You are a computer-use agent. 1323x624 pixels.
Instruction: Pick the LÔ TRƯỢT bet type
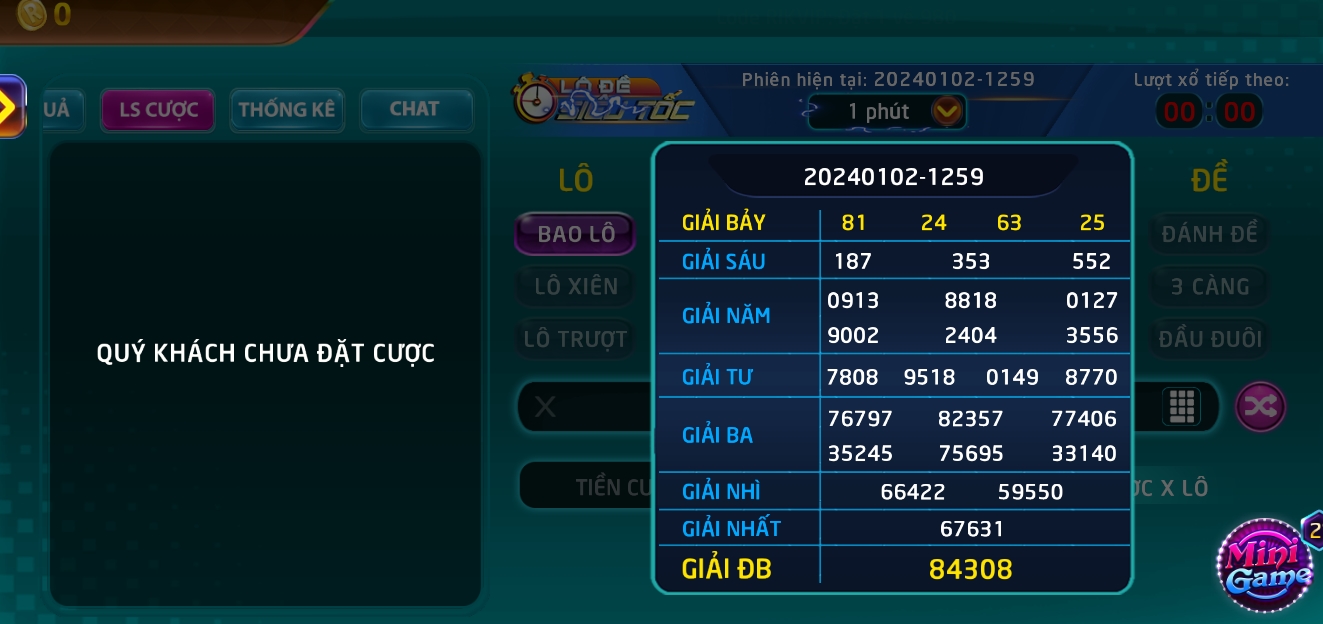575,339
